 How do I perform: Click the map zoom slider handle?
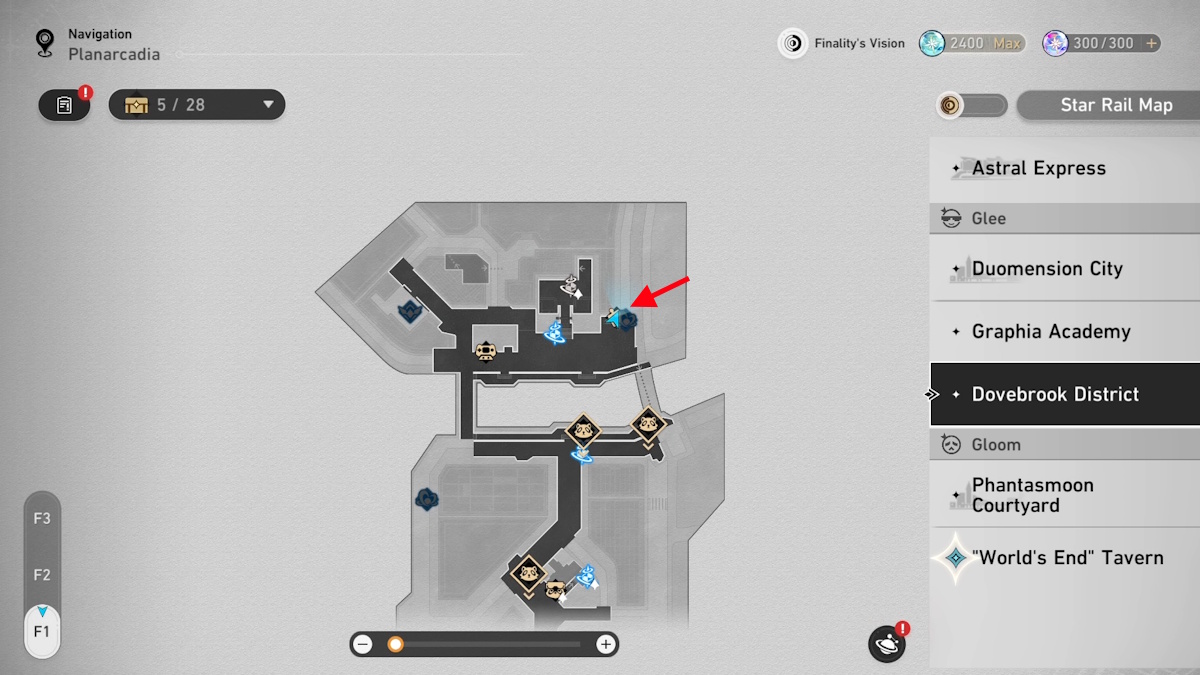[x=395, y=645]
